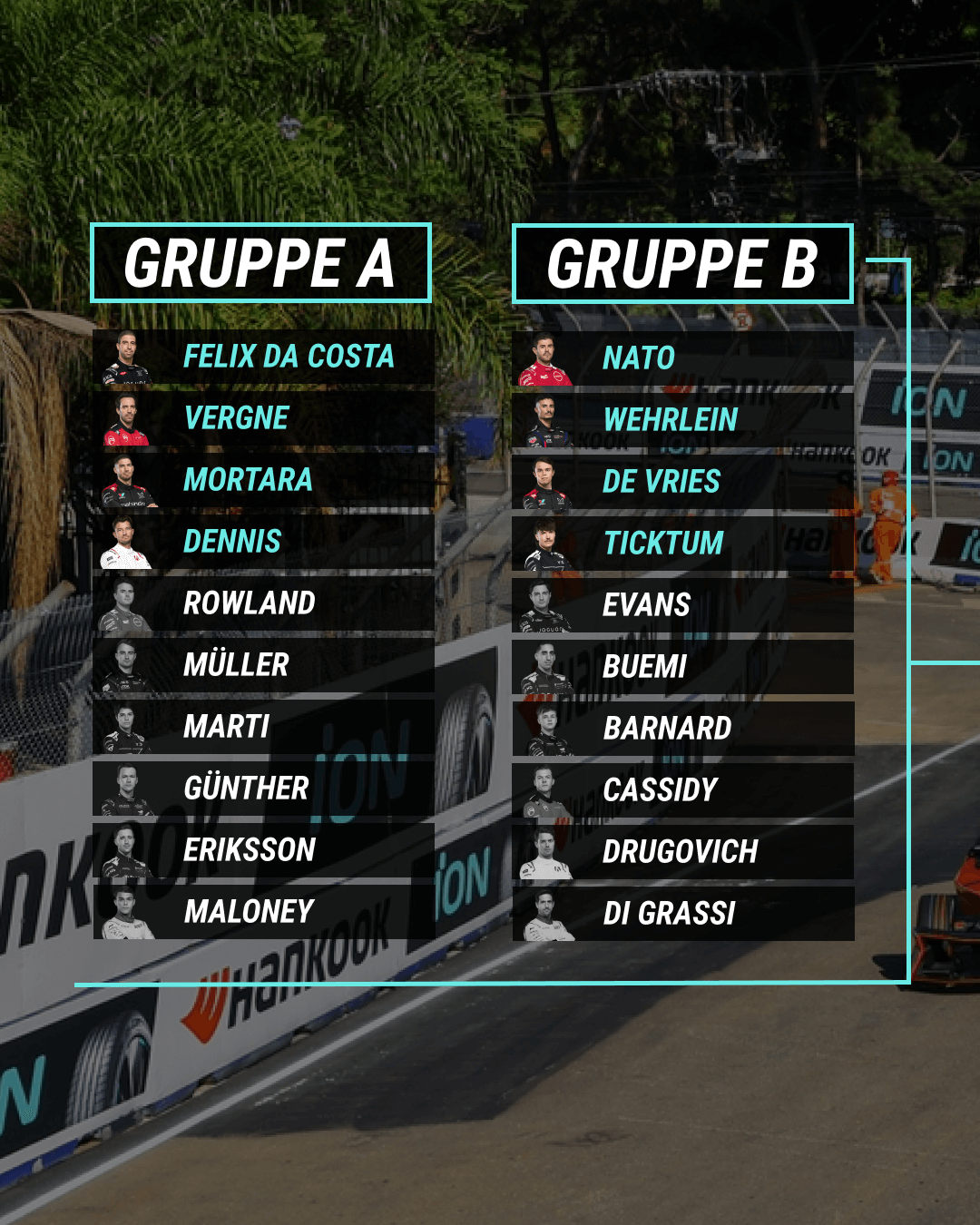Choose Müller from Gruppe A
Image resolution: width=980 pixels, height=1225 pixels.
[263, 665]
